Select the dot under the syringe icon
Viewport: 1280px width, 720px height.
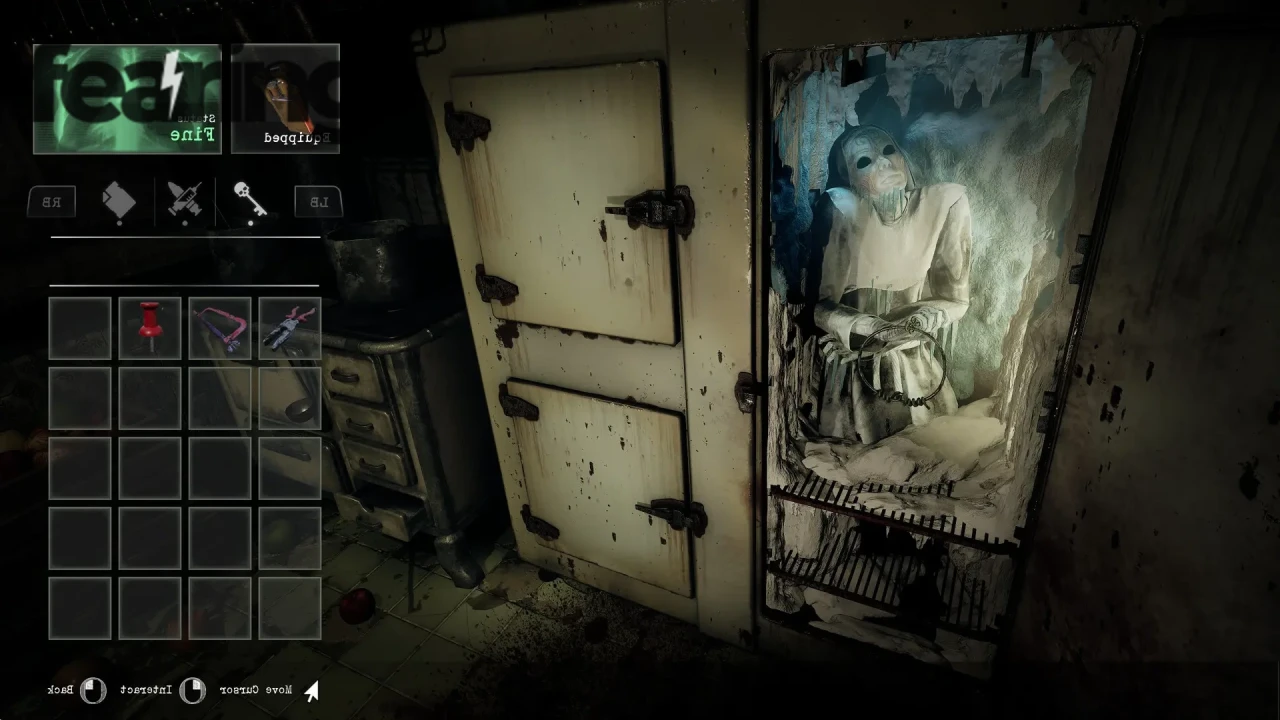185,222
